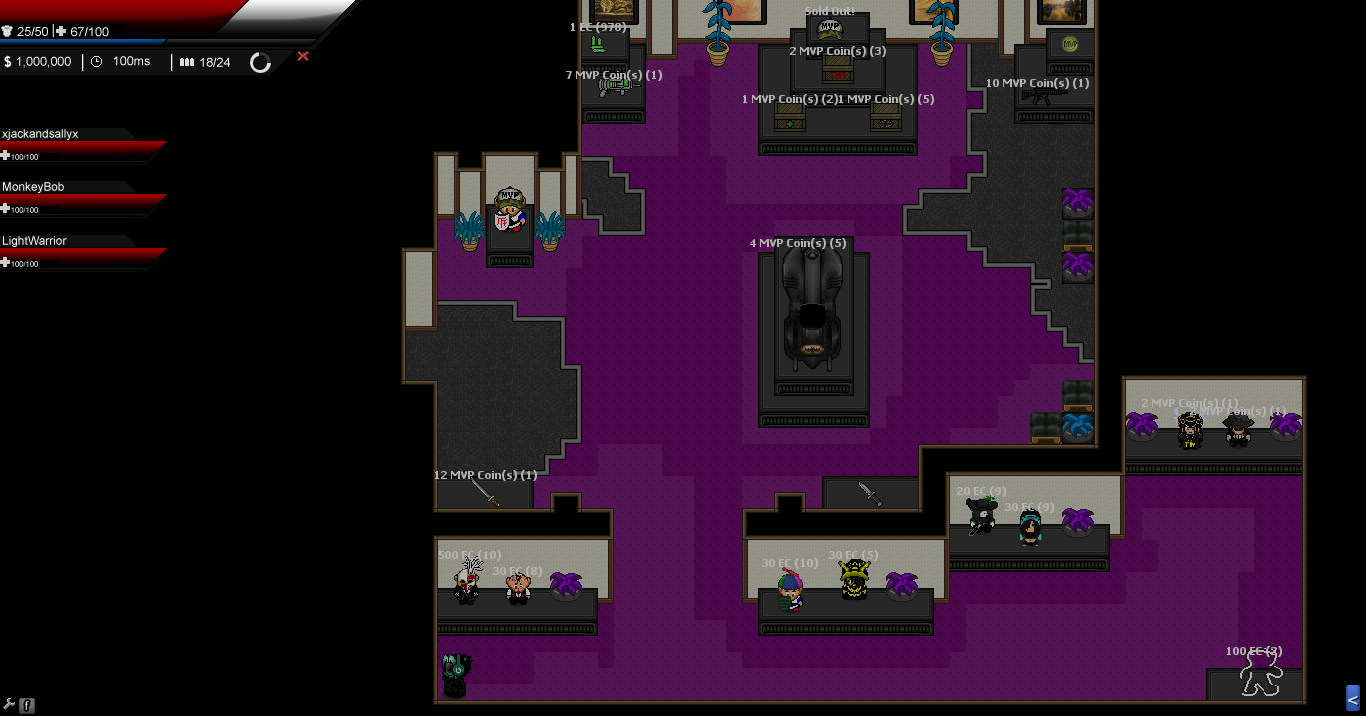This screenshot has height=716, width=1366.
Task: Click the Facebook icon button
Action: 27,705
